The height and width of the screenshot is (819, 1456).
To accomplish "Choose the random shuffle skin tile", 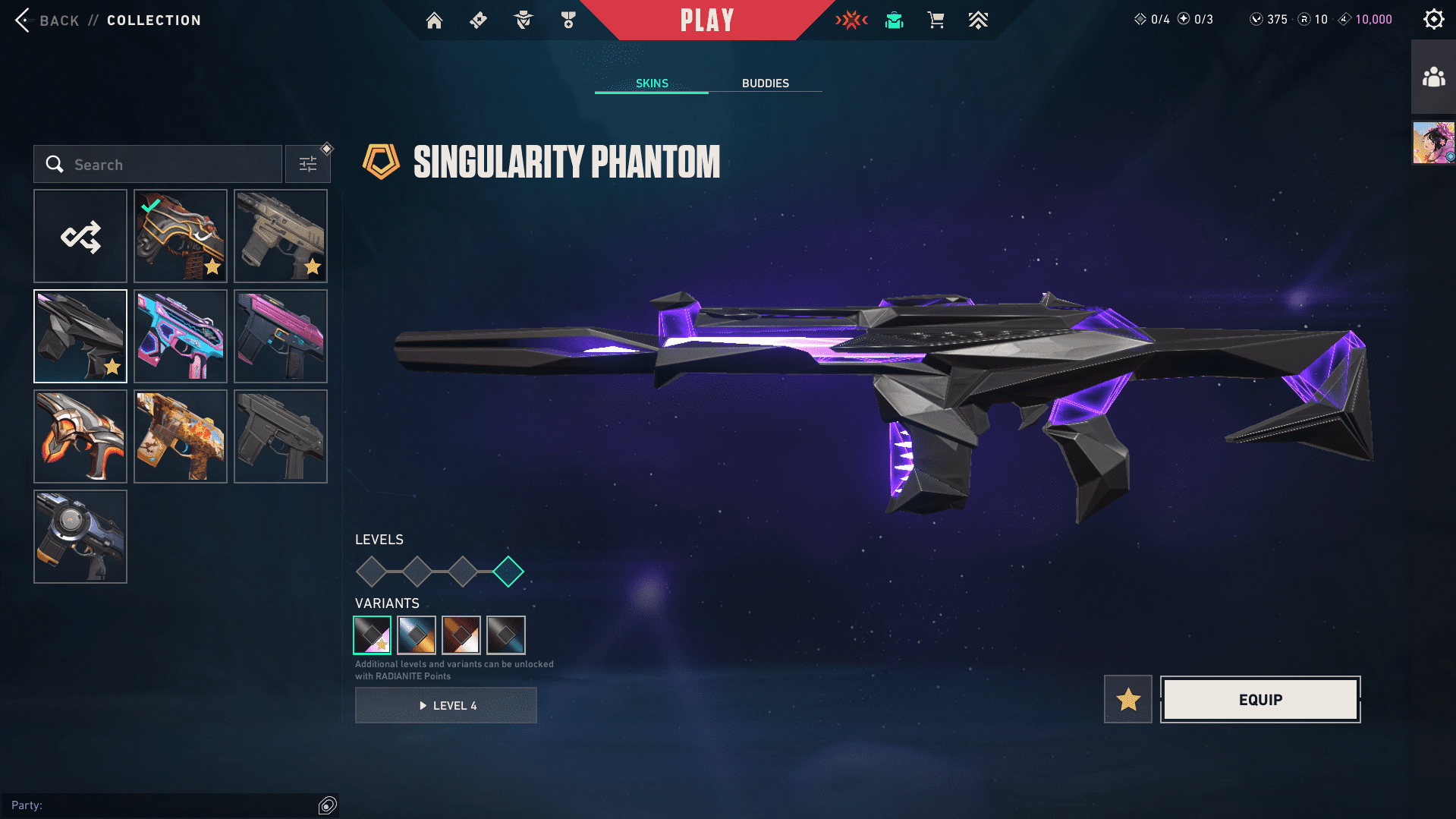I will coord(80,236).
